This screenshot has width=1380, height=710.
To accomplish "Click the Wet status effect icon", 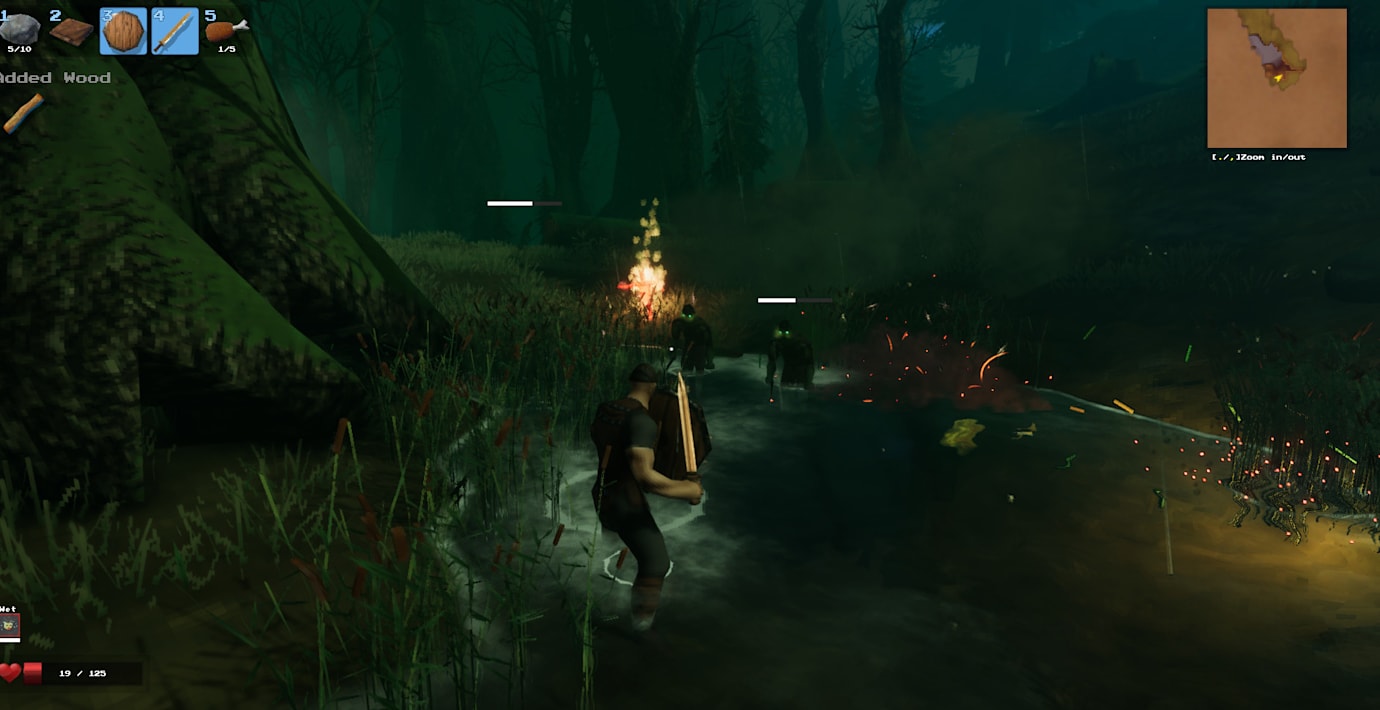I will [x=10, y=626].
